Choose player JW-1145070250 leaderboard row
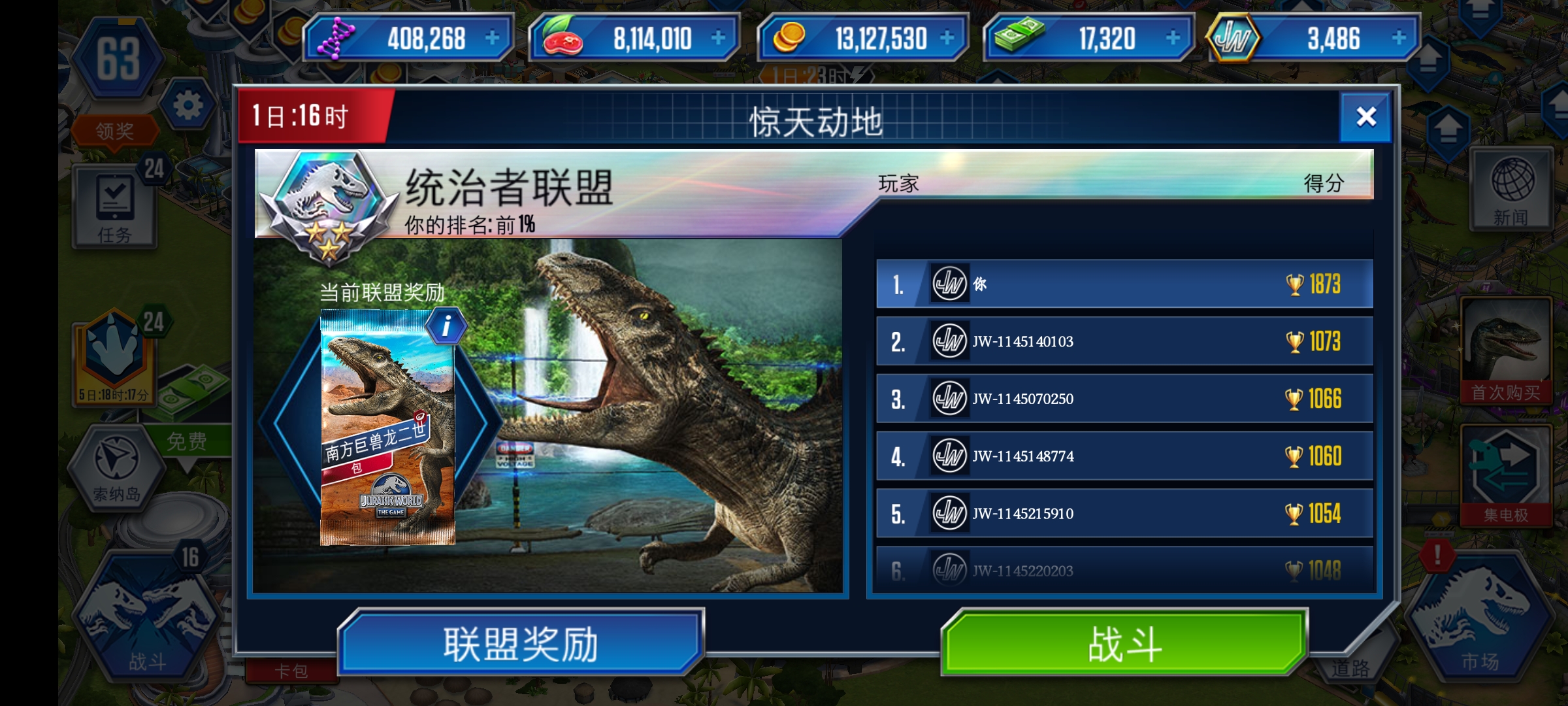The width and height of the screenshot is (1568, 706). [x=1124, y=399]
